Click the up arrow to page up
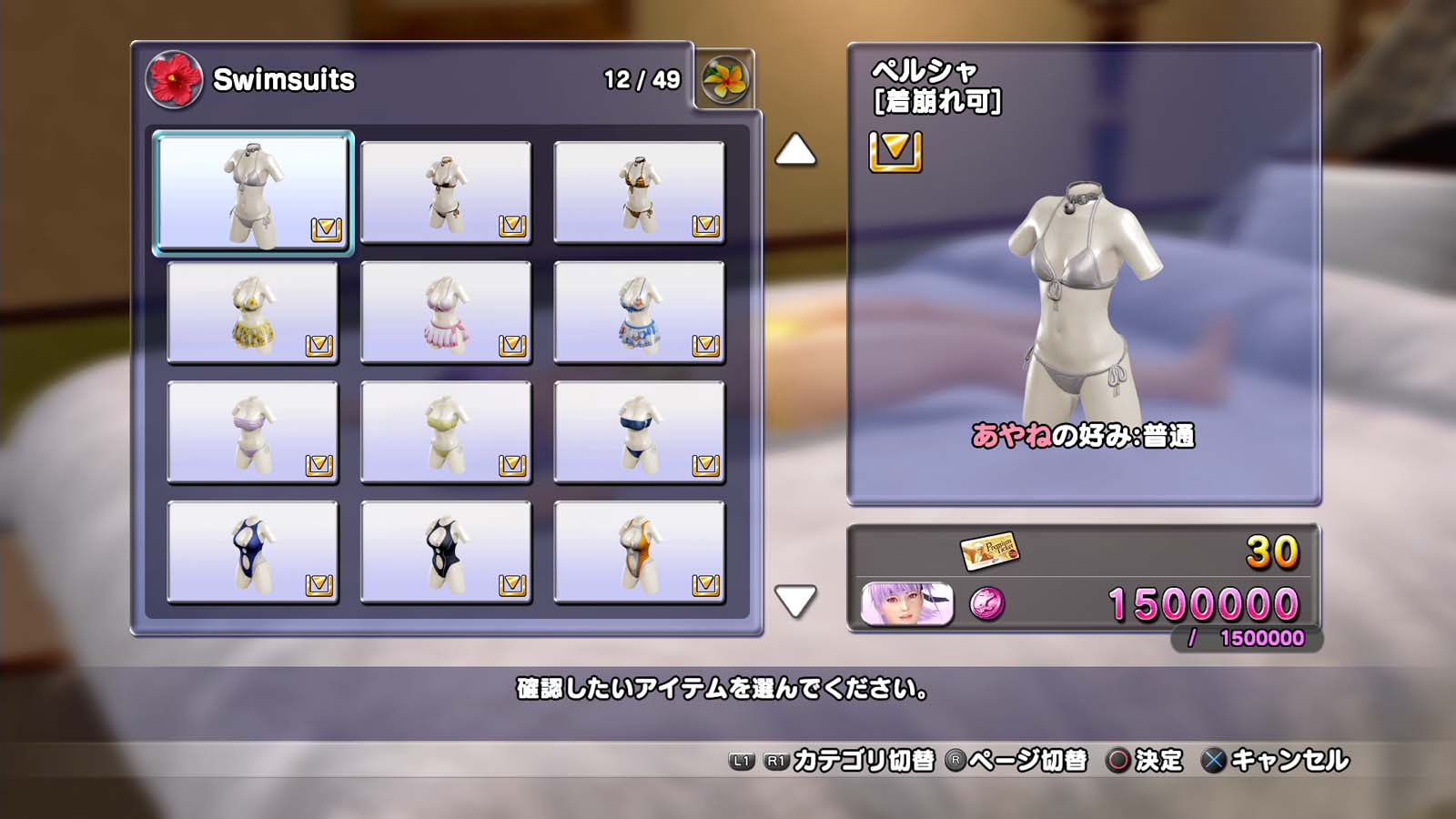Screen dimensions: 1456x819 (795, 150)
